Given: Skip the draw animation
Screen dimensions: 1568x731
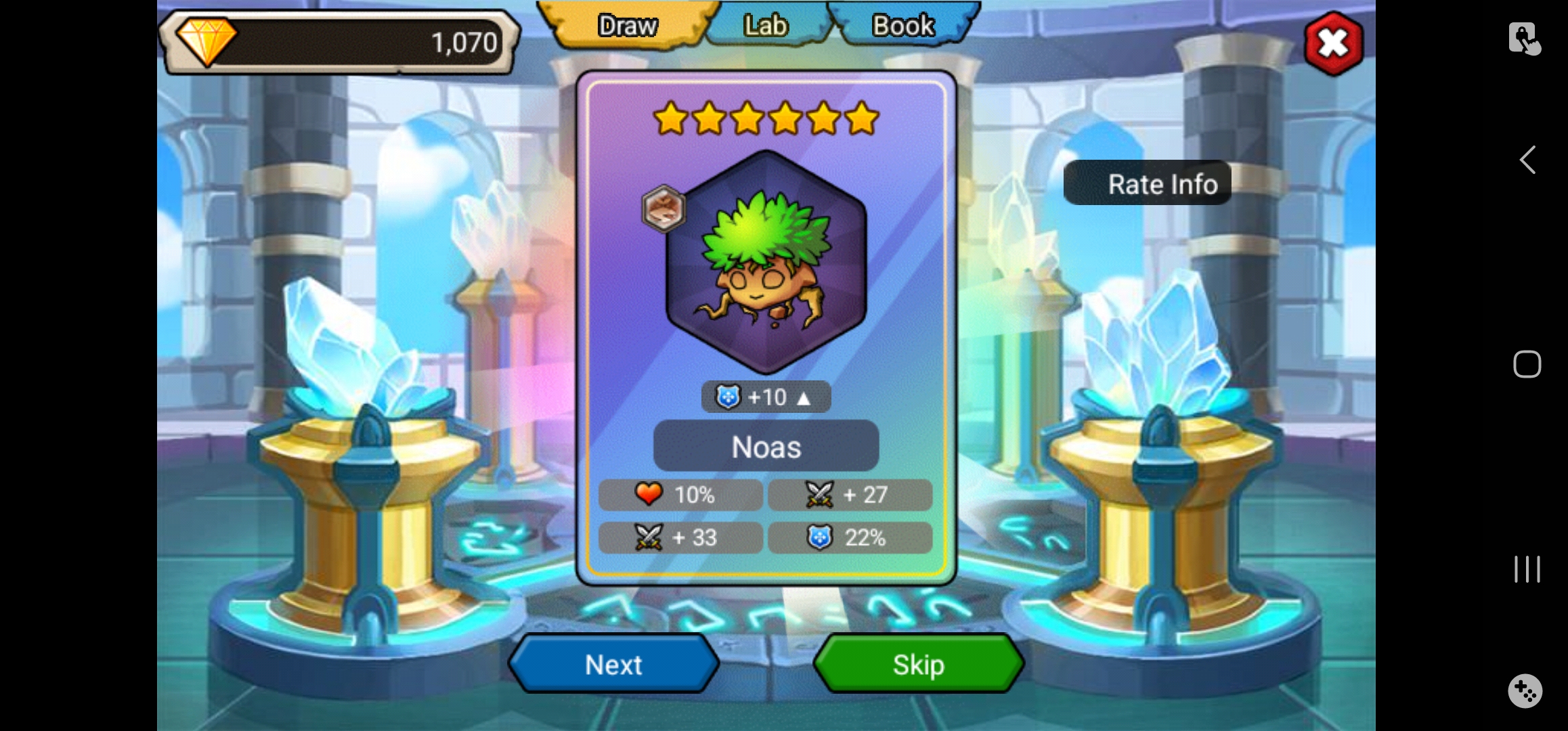Looking at the screenshot, I should pos(918,665).
